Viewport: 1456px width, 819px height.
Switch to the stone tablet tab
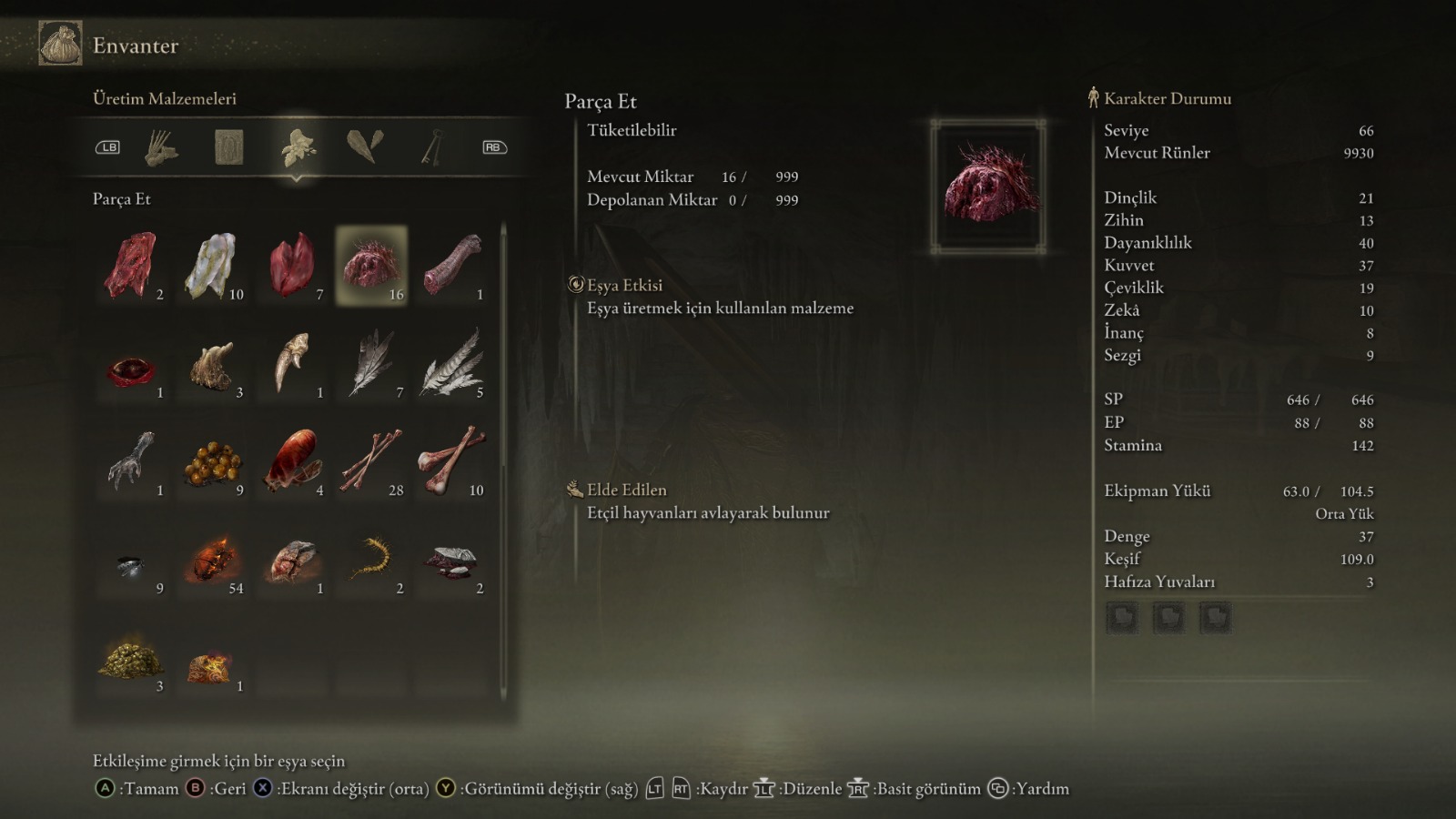[x=228, y=147]
